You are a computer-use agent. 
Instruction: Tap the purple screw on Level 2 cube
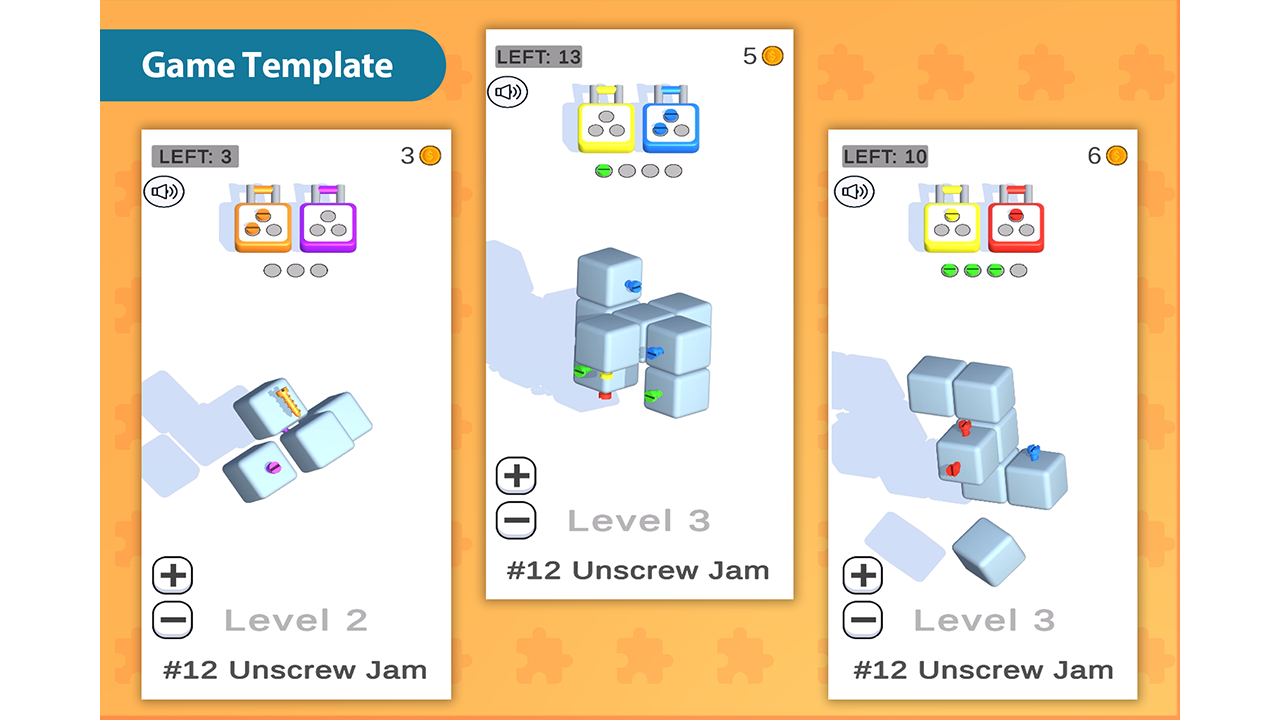coord(273,468)
